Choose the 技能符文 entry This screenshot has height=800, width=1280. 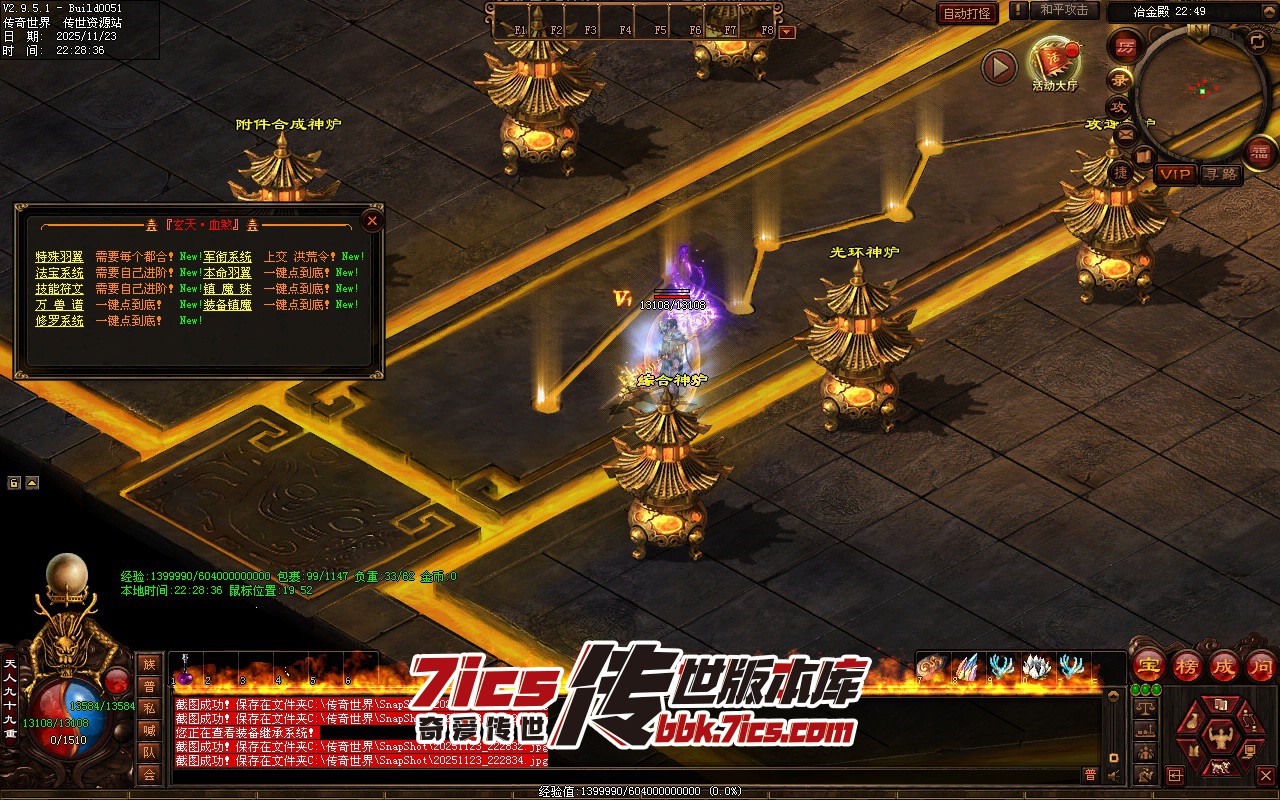click(60, 289)
